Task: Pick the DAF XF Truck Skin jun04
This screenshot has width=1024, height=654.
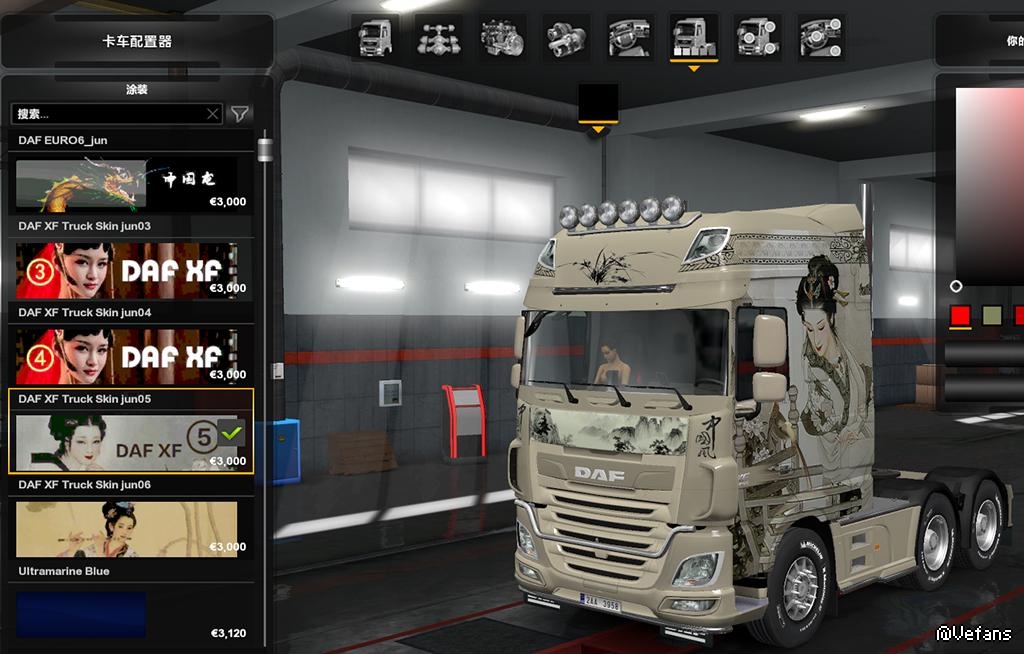Action: 127,356
